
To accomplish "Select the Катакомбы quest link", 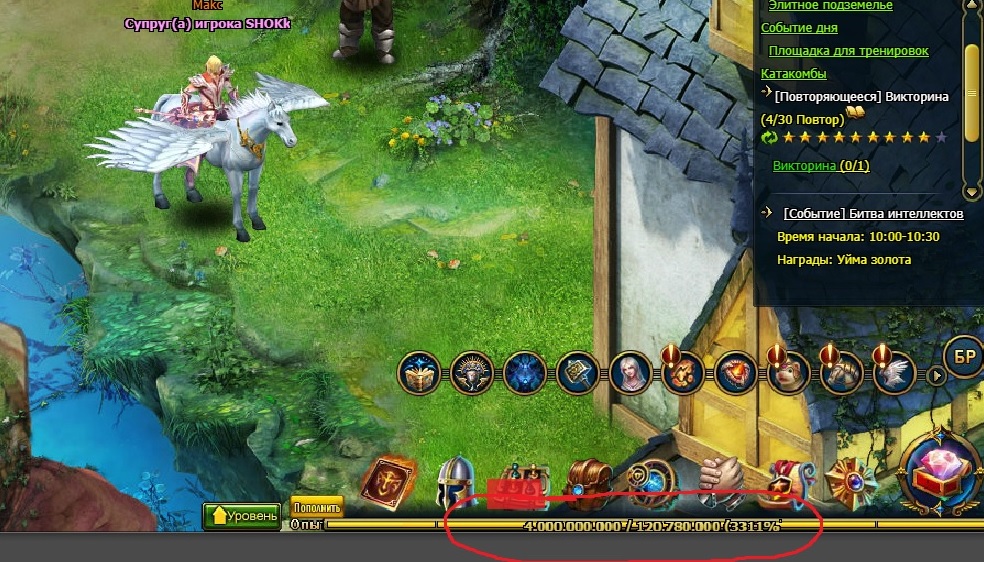I will coord(793,74).
